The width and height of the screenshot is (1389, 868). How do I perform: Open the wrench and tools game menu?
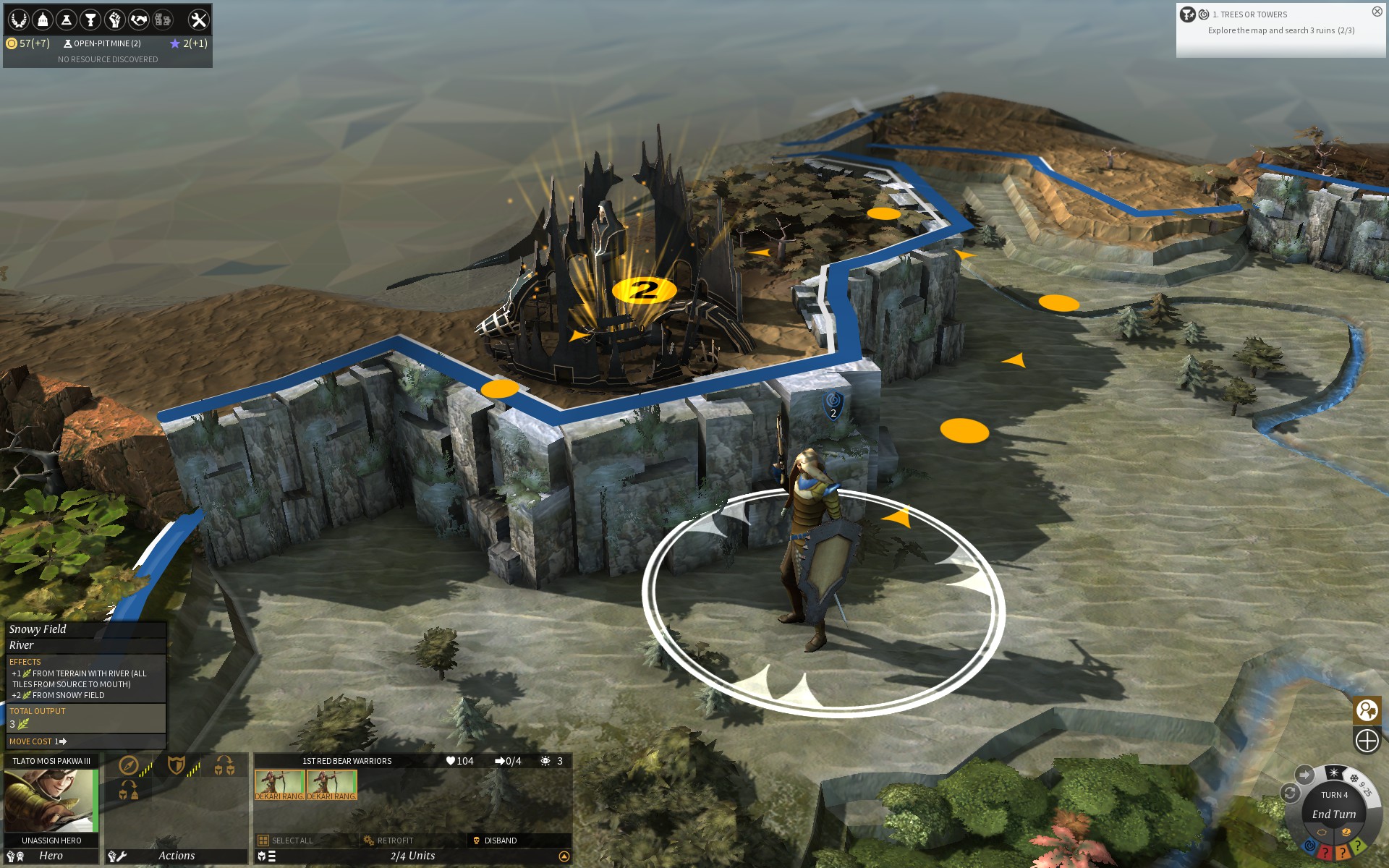pyautogui.click(x=197, y=20)
